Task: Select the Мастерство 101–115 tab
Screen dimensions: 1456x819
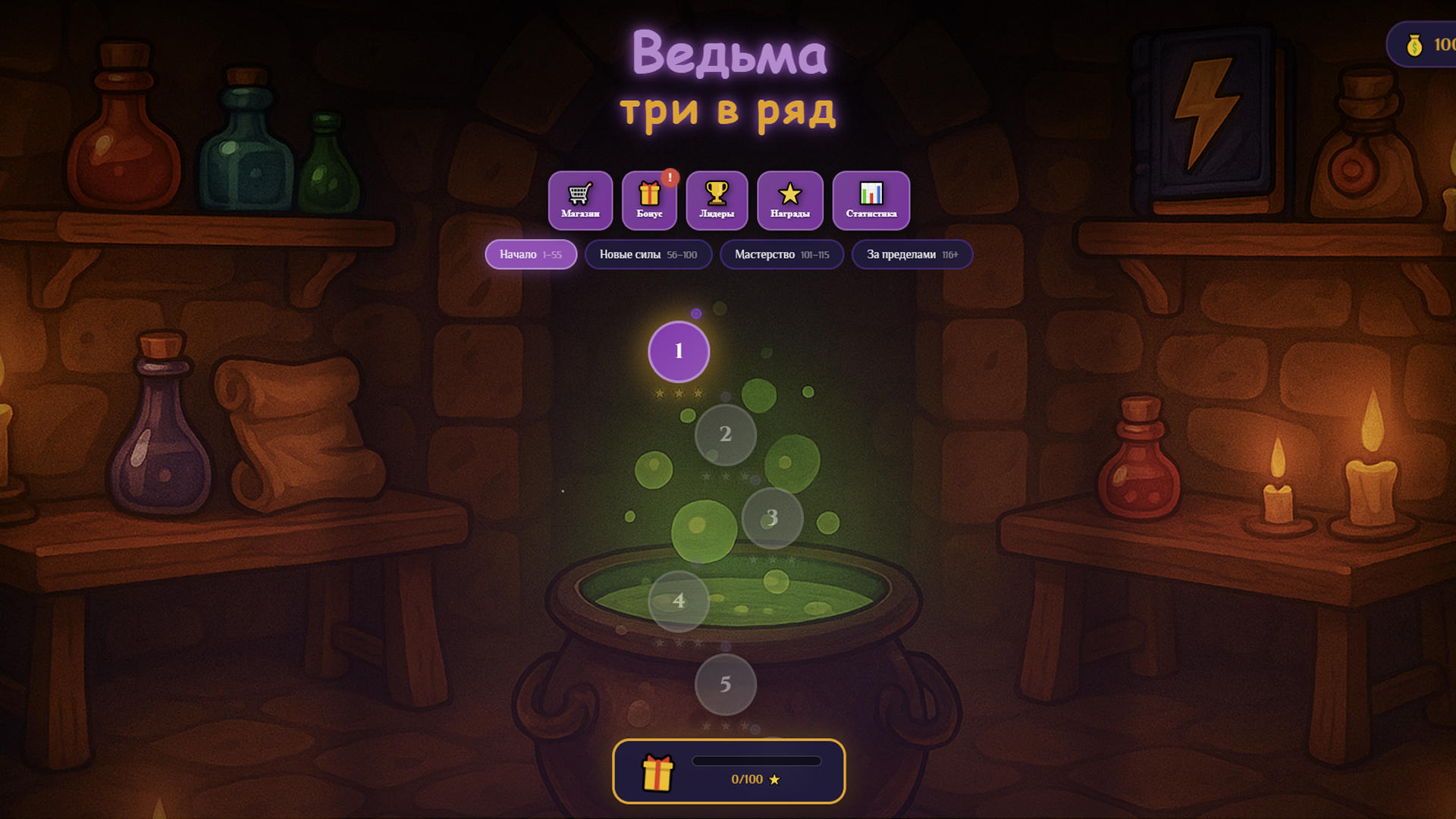Action: (x=782, y=254)
